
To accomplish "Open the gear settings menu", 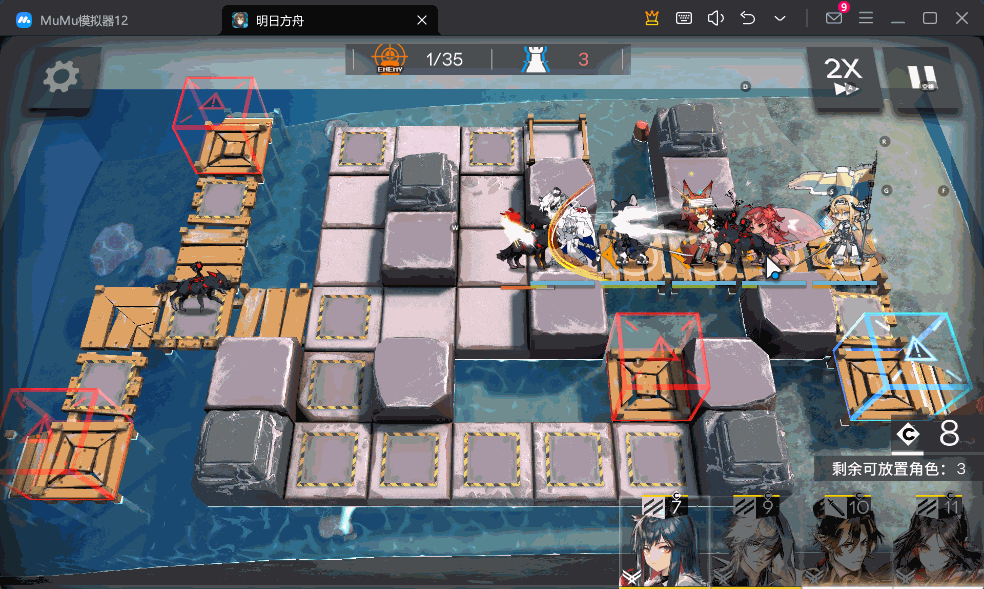I will 61,76.
